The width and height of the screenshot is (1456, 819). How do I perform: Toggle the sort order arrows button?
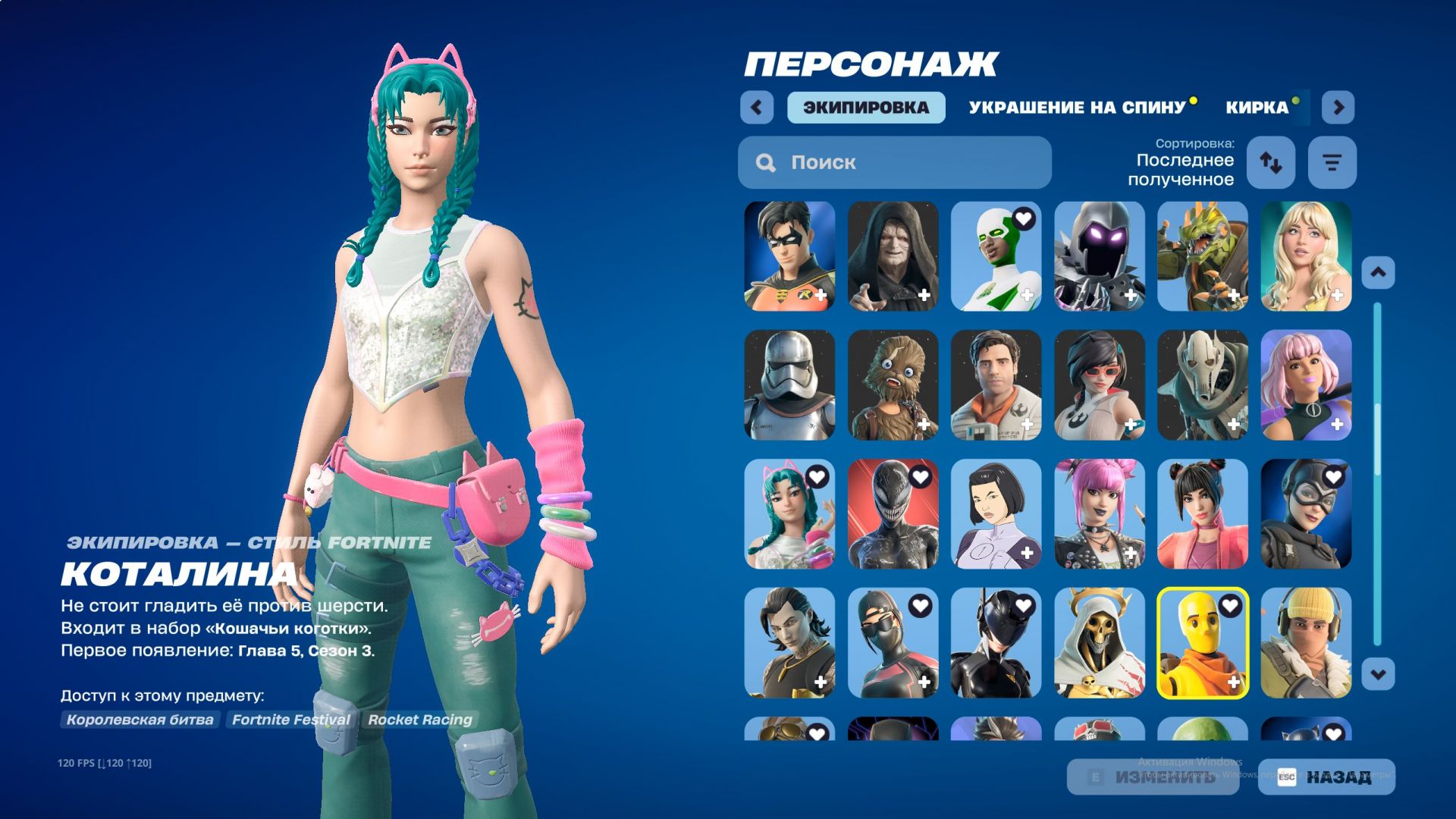click(1271, 162)
